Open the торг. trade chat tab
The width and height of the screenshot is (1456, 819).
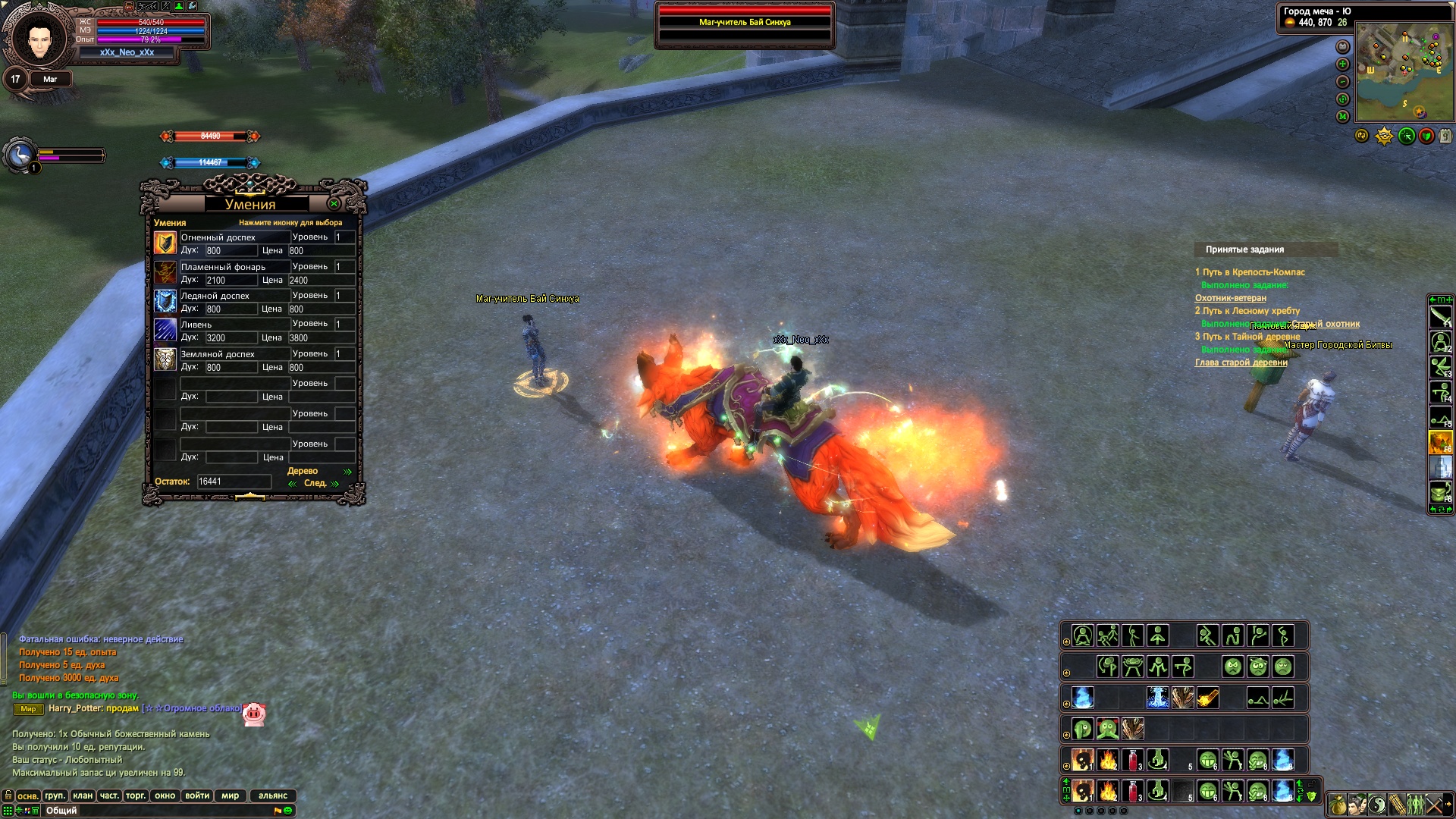136,795
